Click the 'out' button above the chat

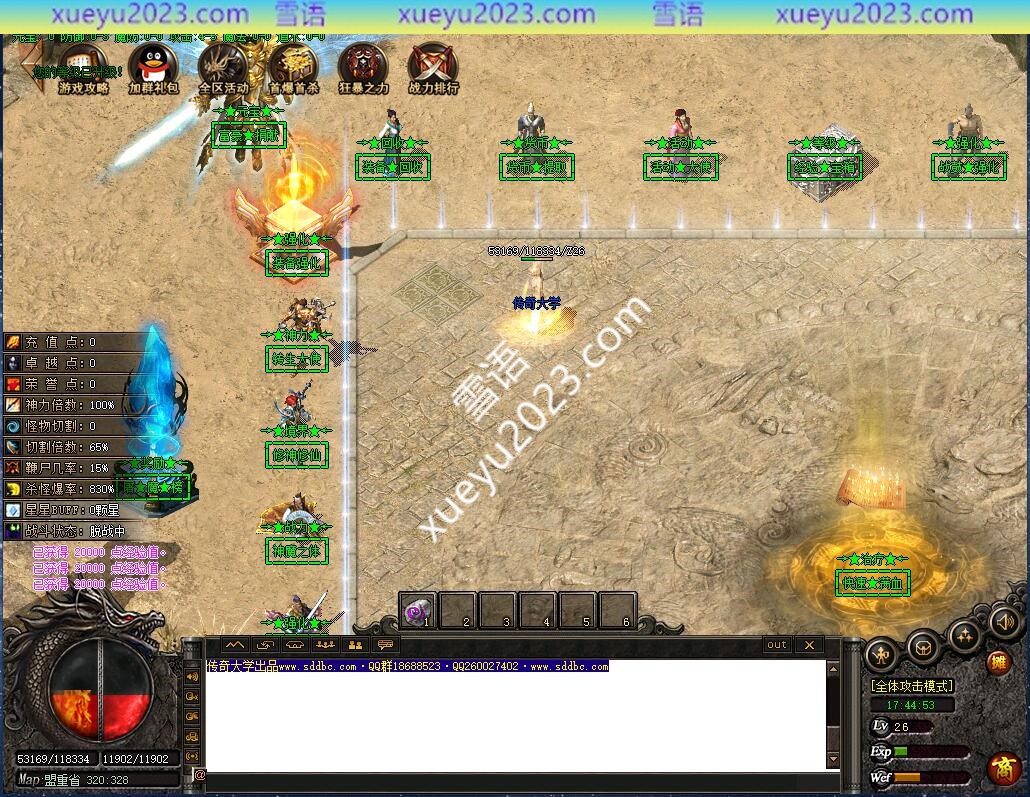[x=777, y=645]
